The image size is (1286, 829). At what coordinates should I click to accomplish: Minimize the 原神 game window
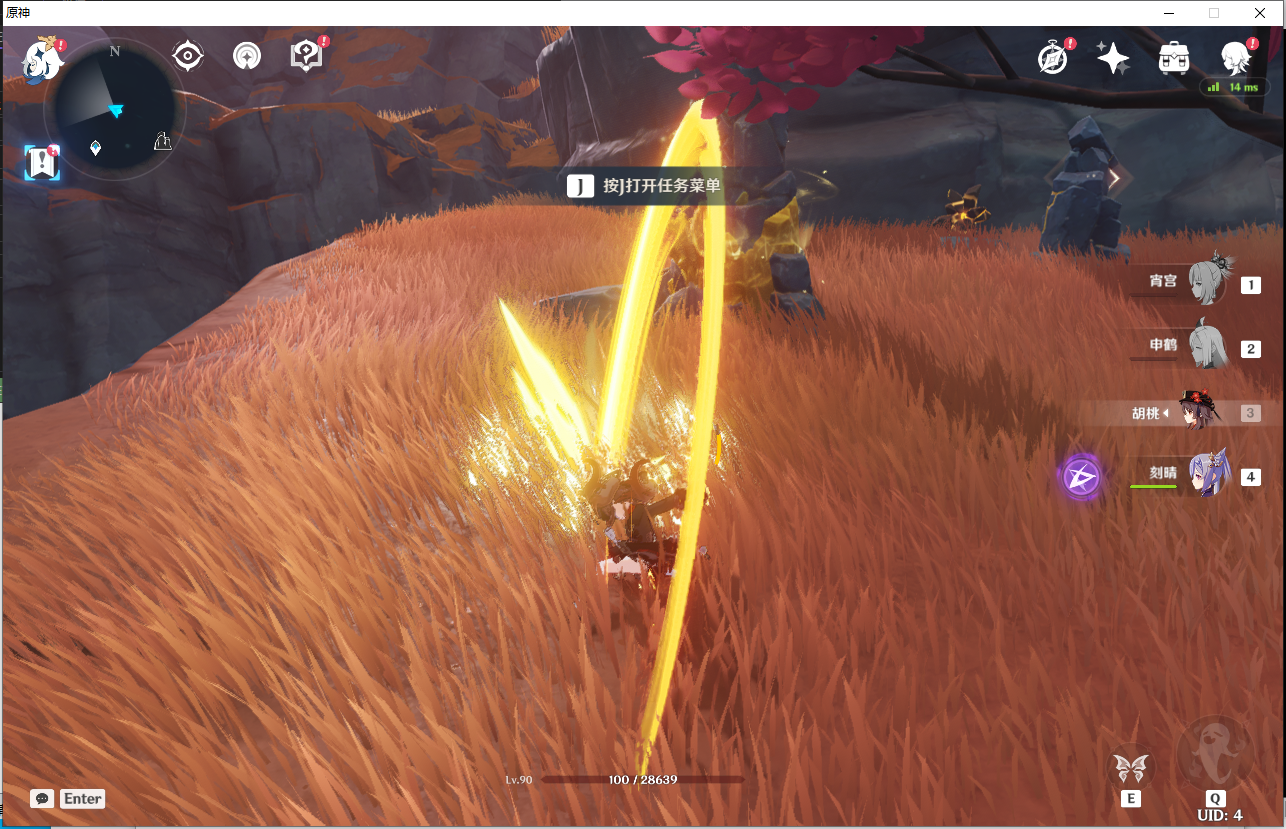[1168, 13]
